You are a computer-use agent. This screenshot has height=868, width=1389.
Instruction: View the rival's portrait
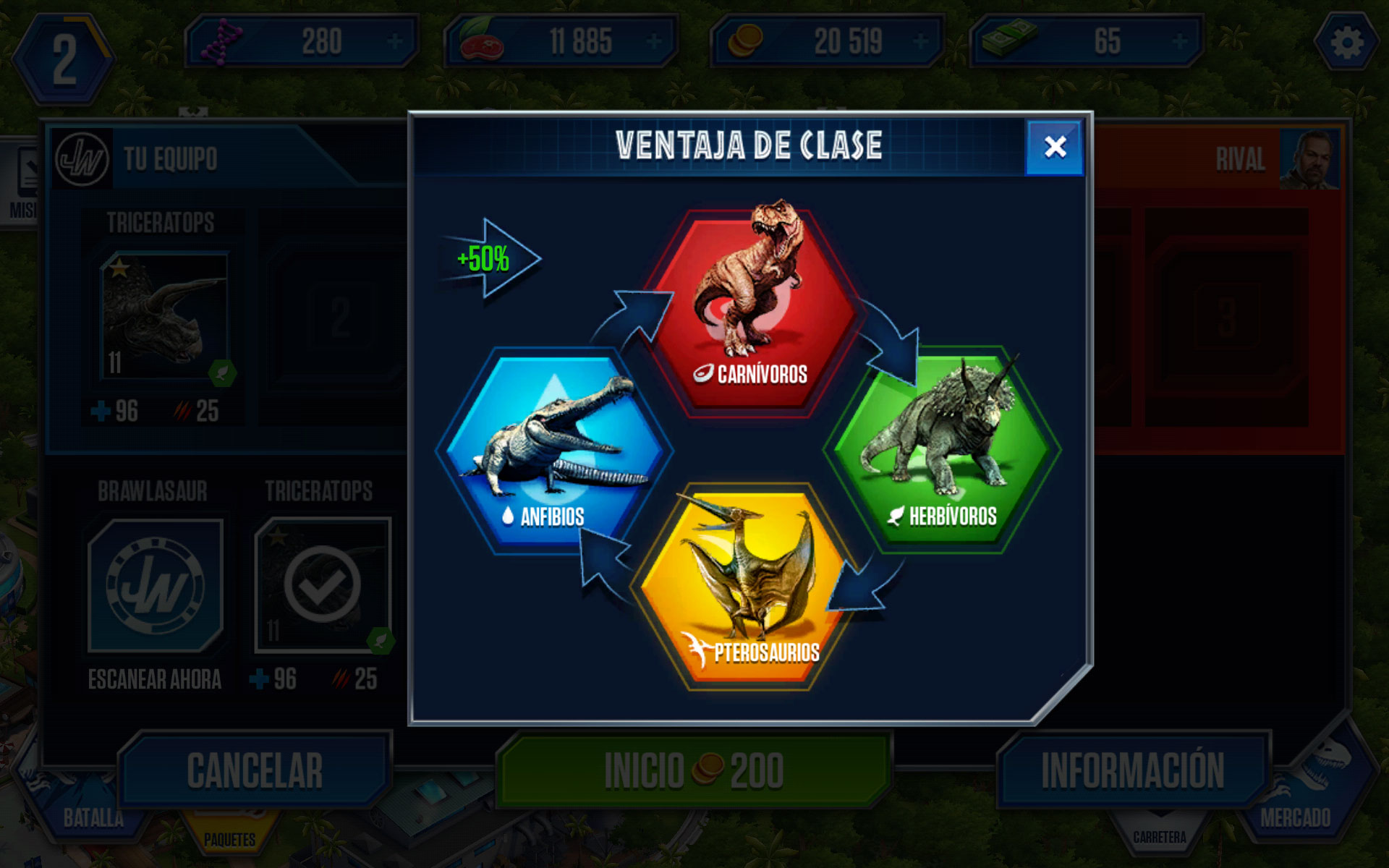point(1308,159)
